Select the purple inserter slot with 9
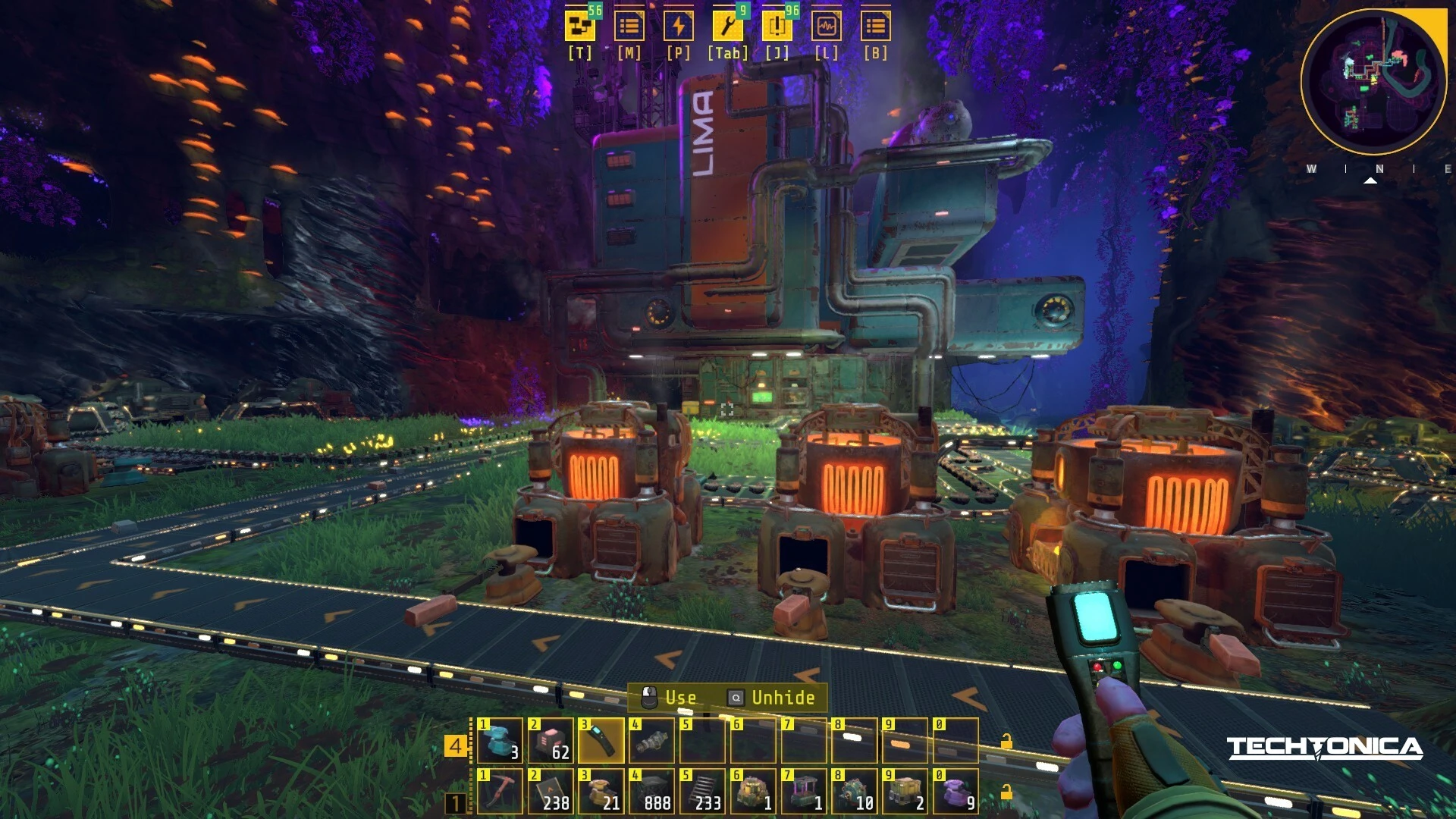This screenshot has height=819, width=1456. point(956,792)
